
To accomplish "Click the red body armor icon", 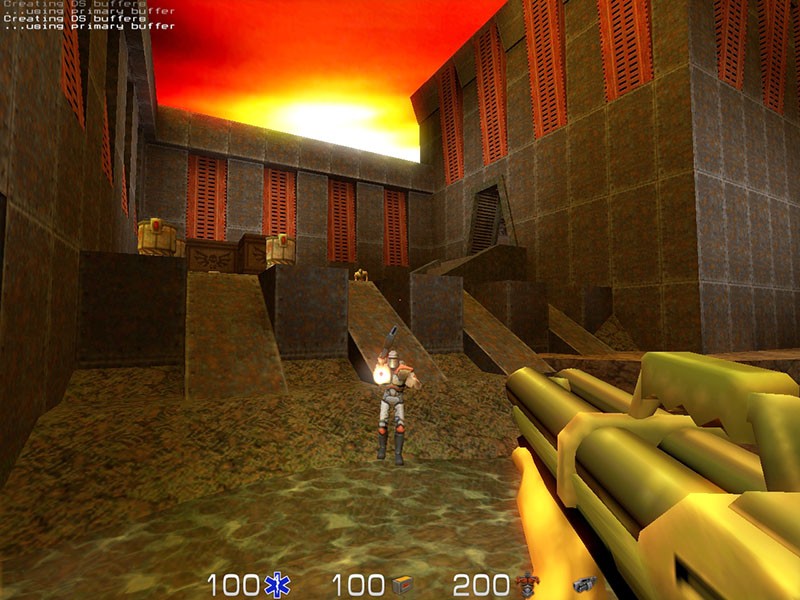I will [526, 584].
